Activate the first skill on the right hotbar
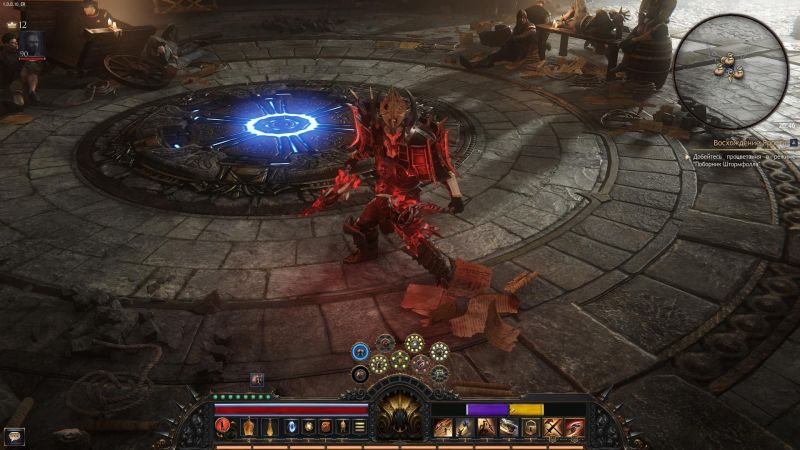 tap(442, 427)
